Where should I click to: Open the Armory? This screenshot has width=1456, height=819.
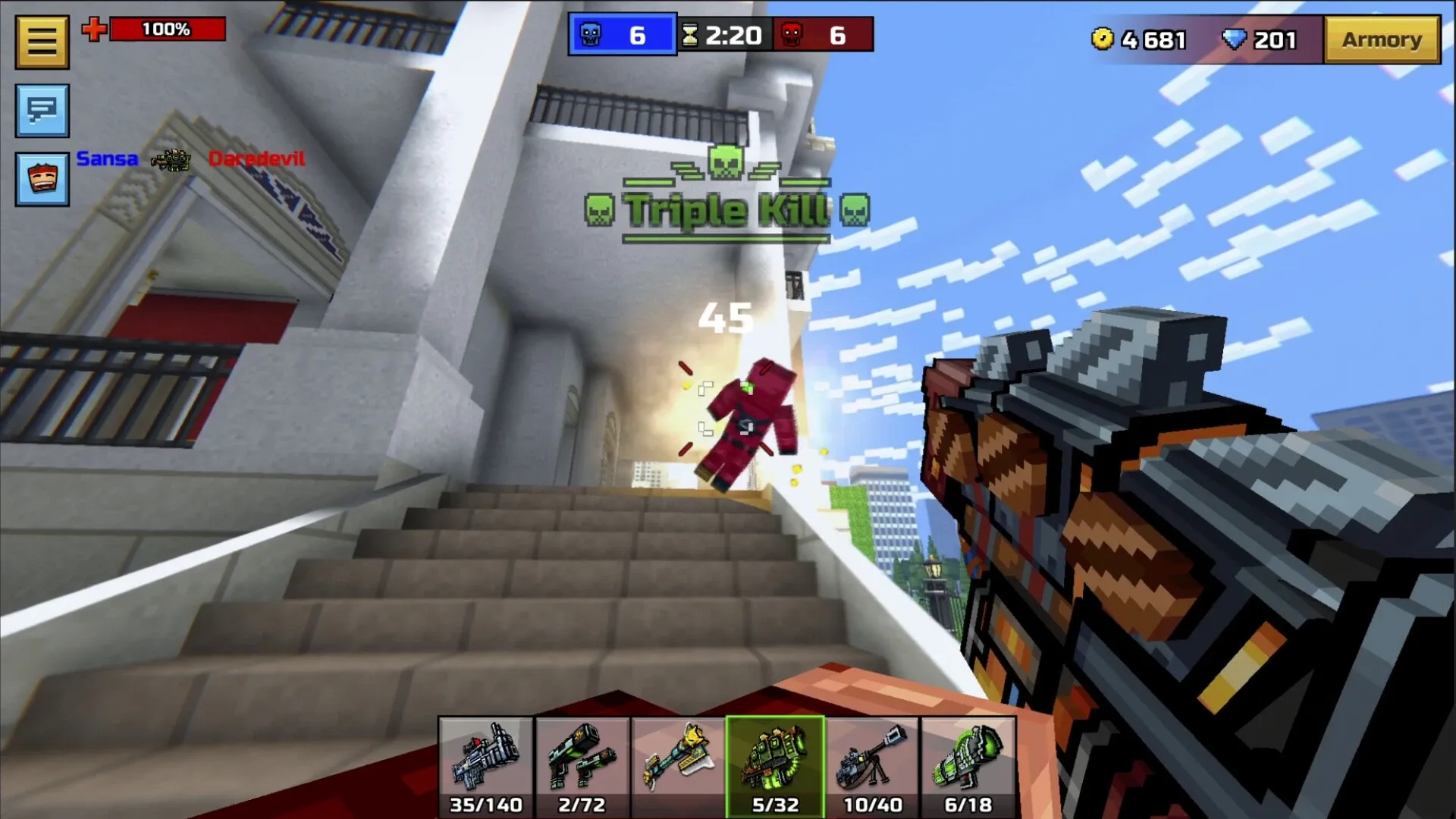1382,39
